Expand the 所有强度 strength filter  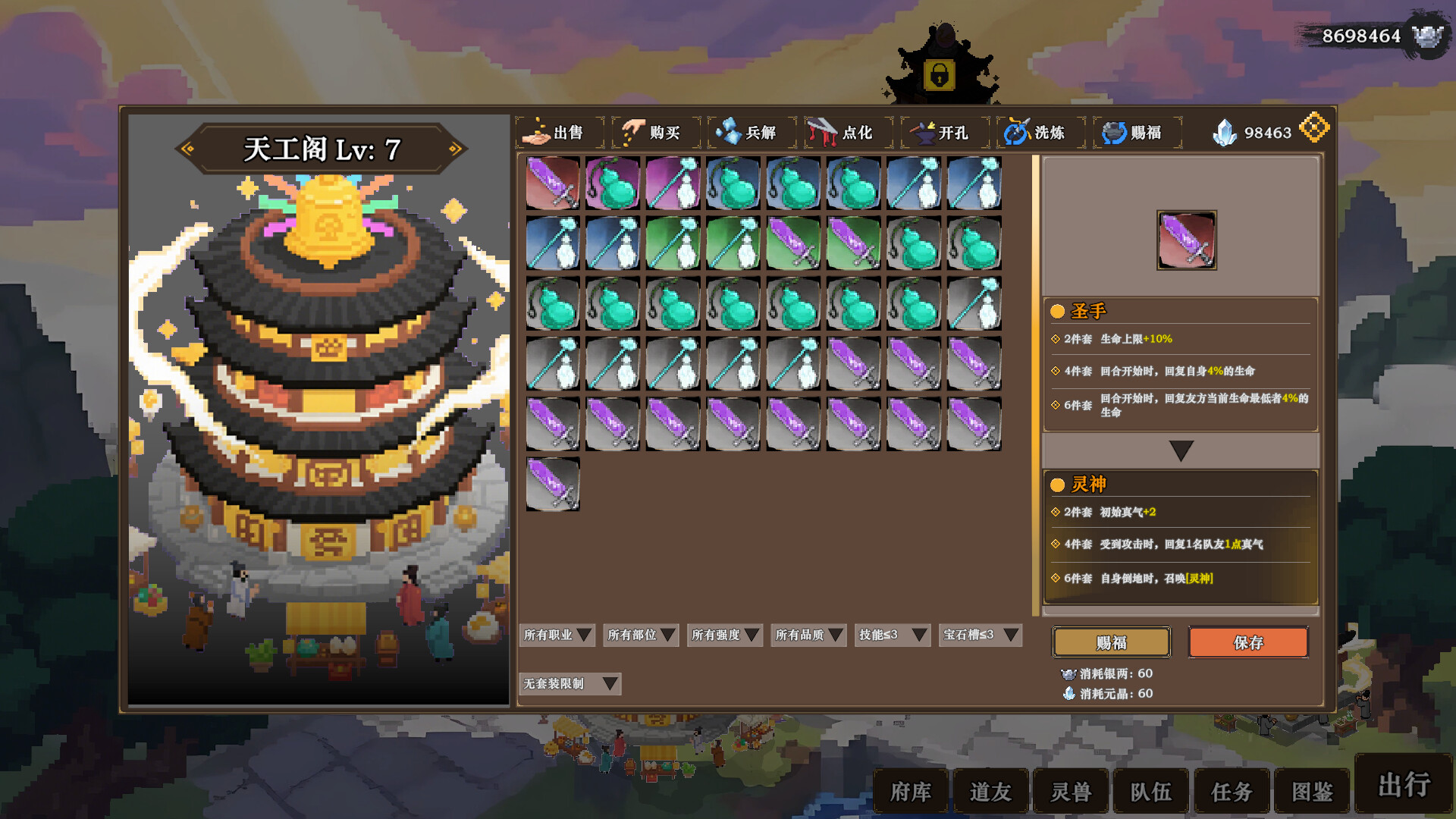point(725,635)
